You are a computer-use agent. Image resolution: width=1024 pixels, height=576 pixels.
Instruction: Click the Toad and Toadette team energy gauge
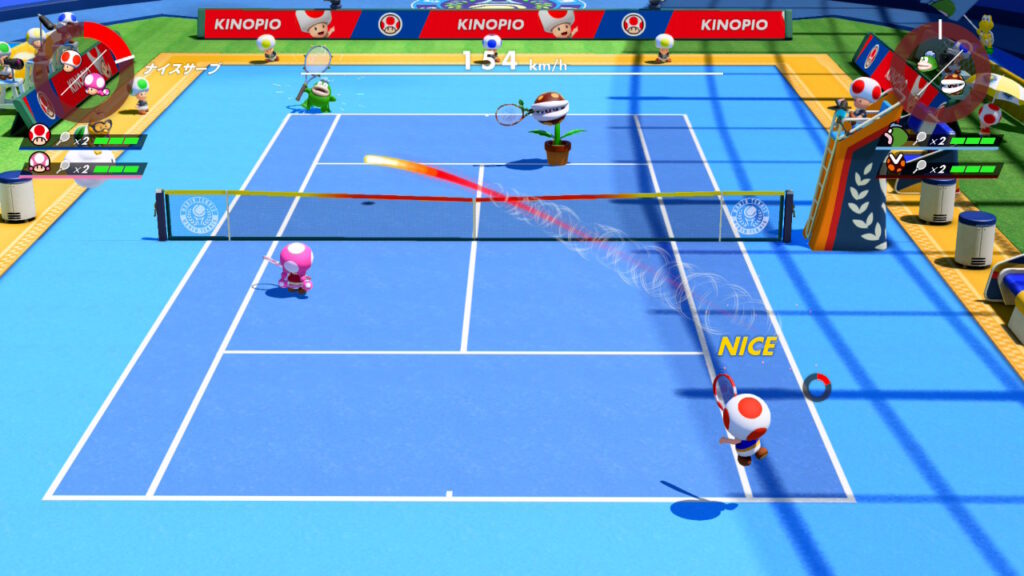point(82,68)
